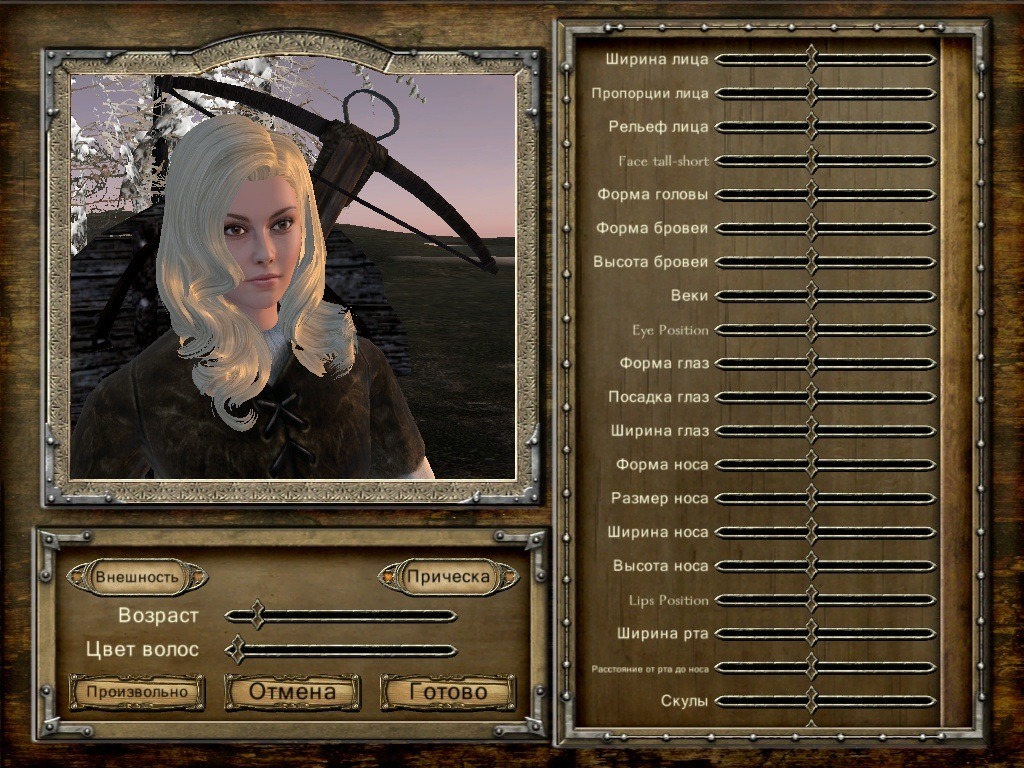Adjust the Веки eyelid slider
The height and width of the screenshot is (768, 1024).
click(x=811, y=296)
